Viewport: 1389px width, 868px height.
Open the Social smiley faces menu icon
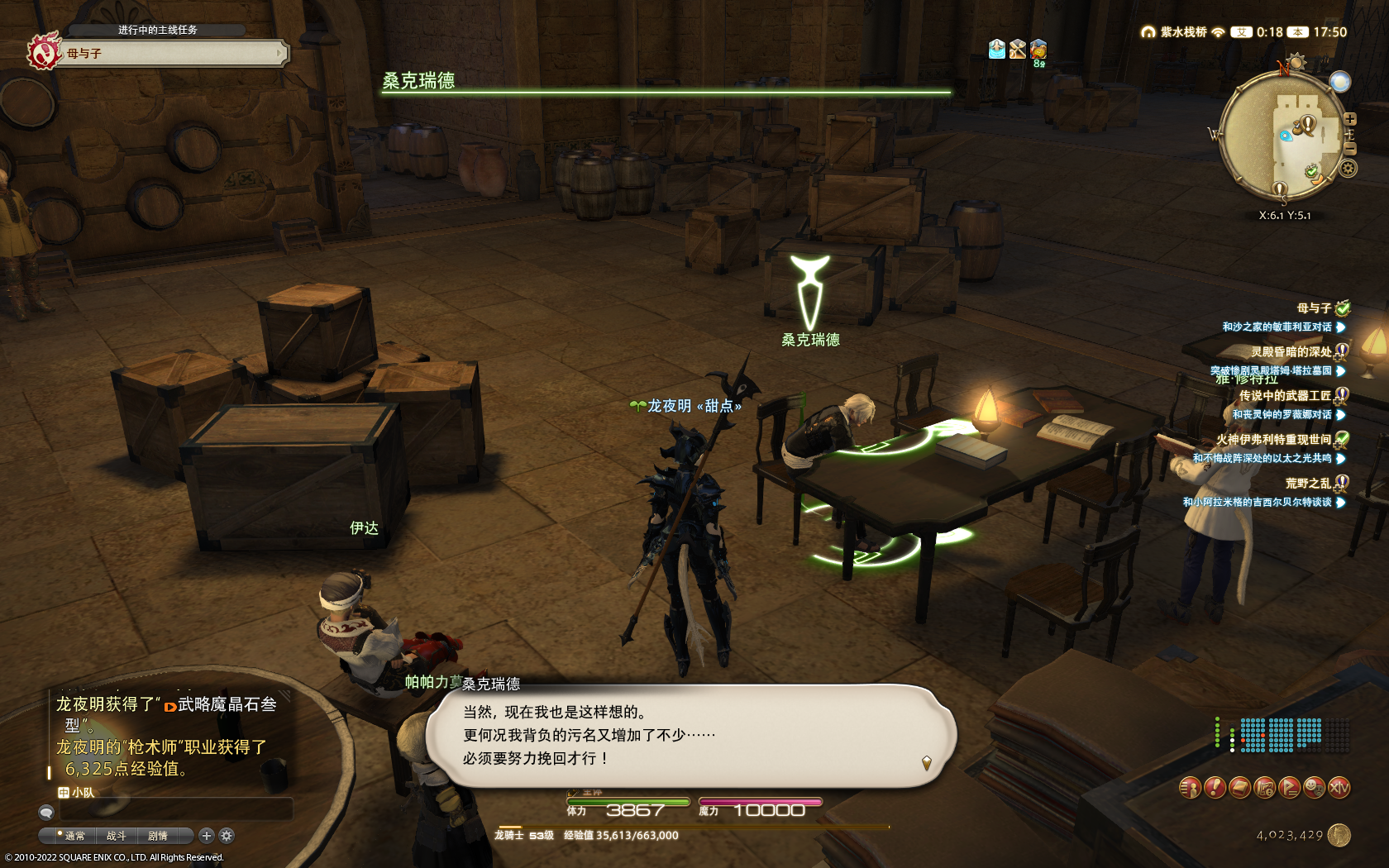pos(1314,788)
